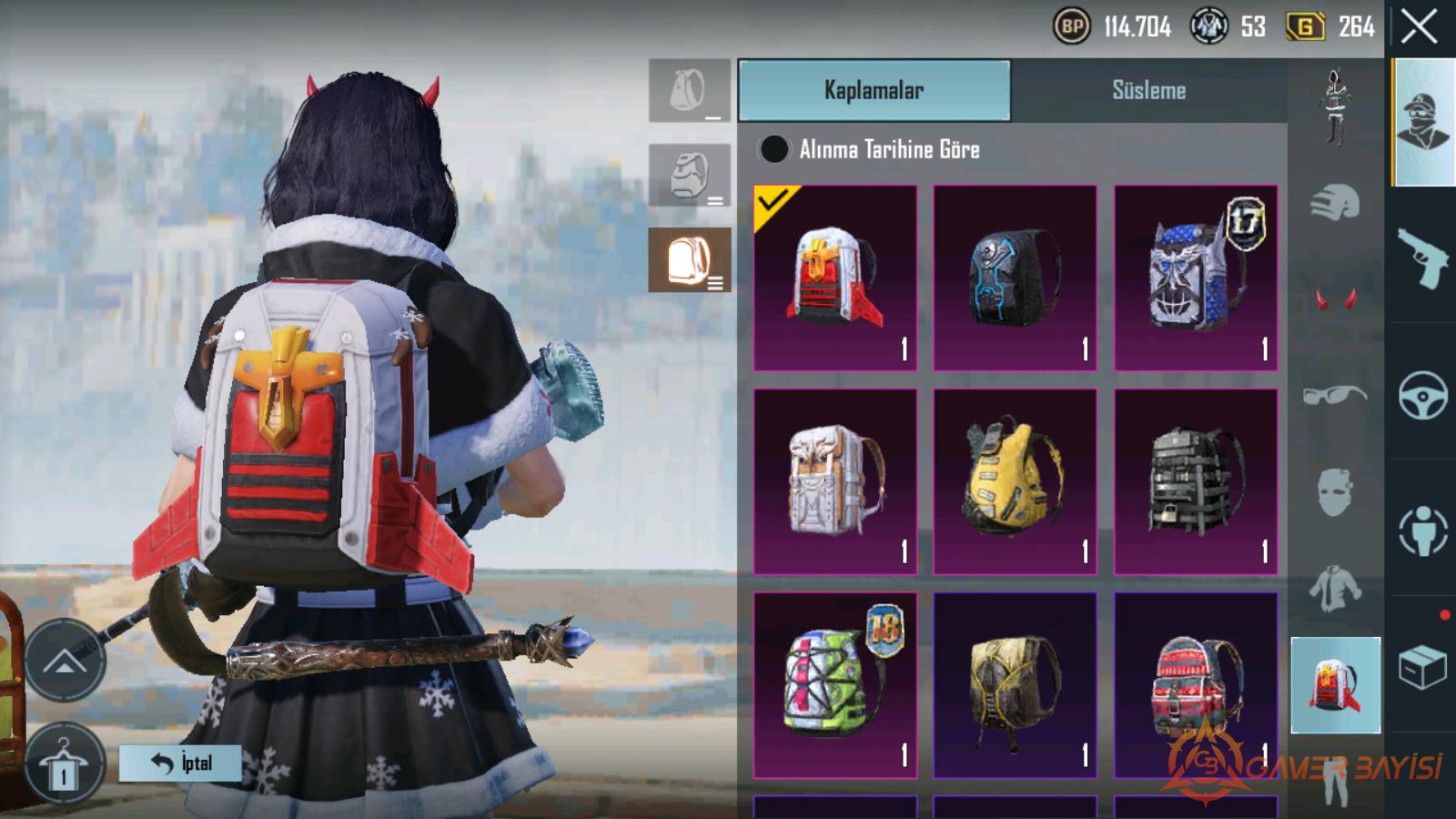Click the İptal cancel button
Screen dimensions: 1456x819
(x=180, y=763)
